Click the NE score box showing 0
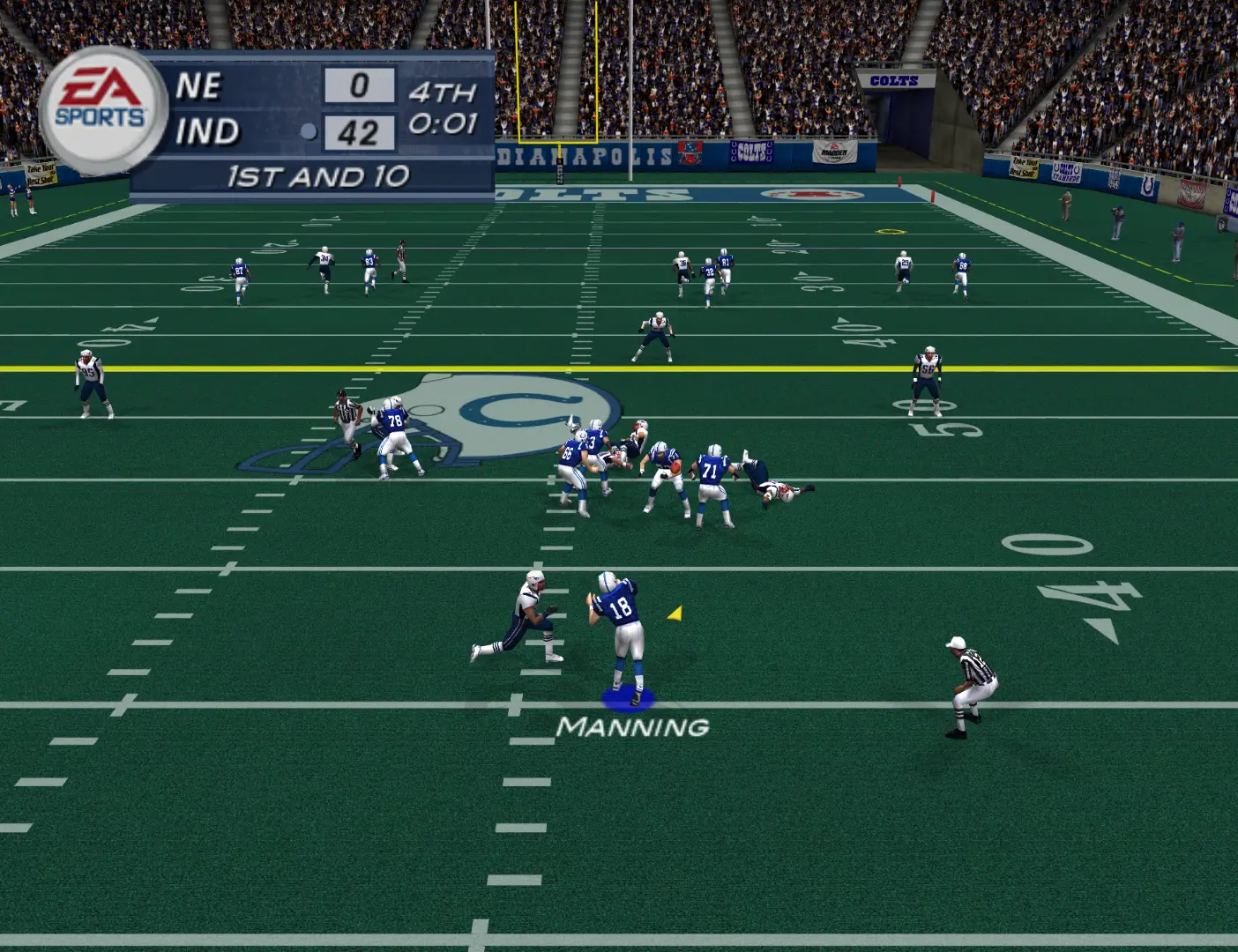Image resolution: width=1238 pixels, height=952 pixels. coord(362,87)
